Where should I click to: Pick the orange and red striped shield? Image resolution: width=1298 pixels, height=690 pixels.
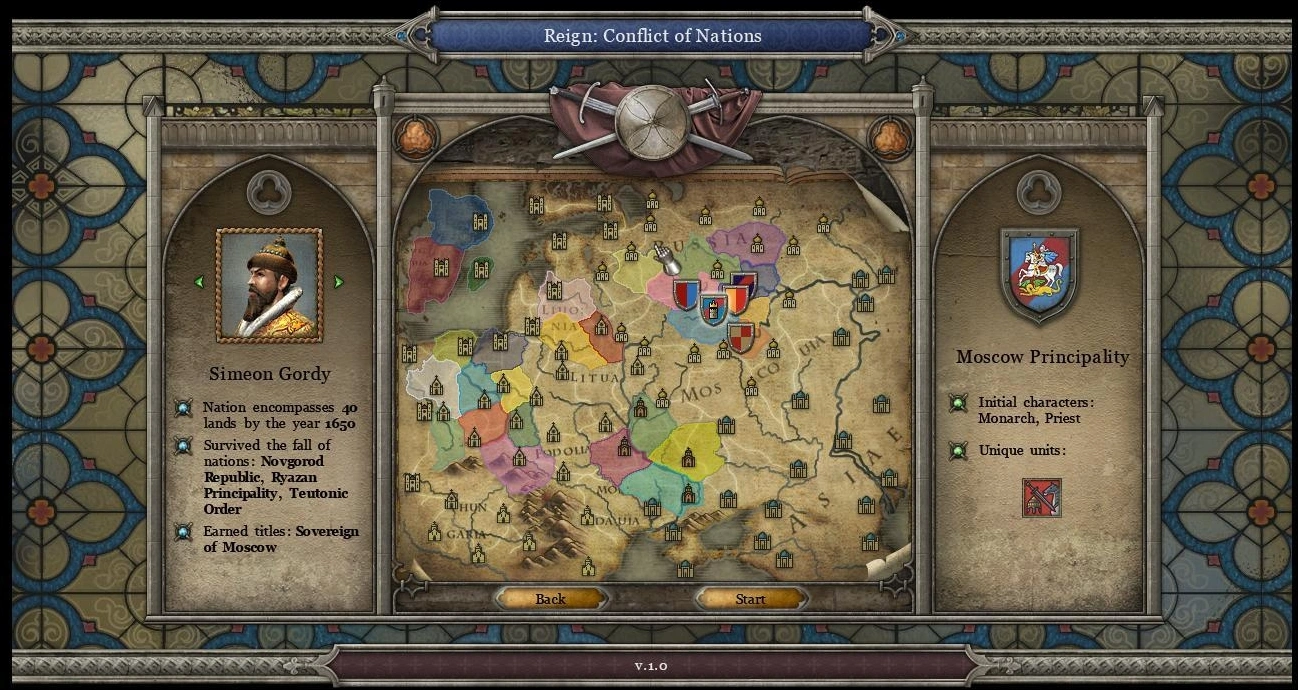click(736, 300)
